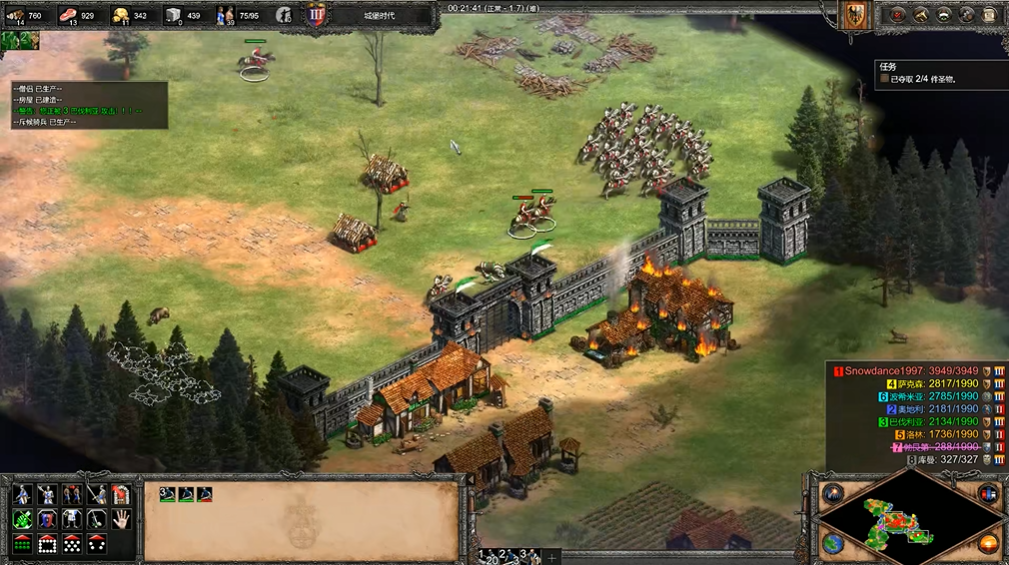Click the orange sunset minimap button
This screenshot has width=1009, height=565.
pyautogui.click(x=989, y=545)
